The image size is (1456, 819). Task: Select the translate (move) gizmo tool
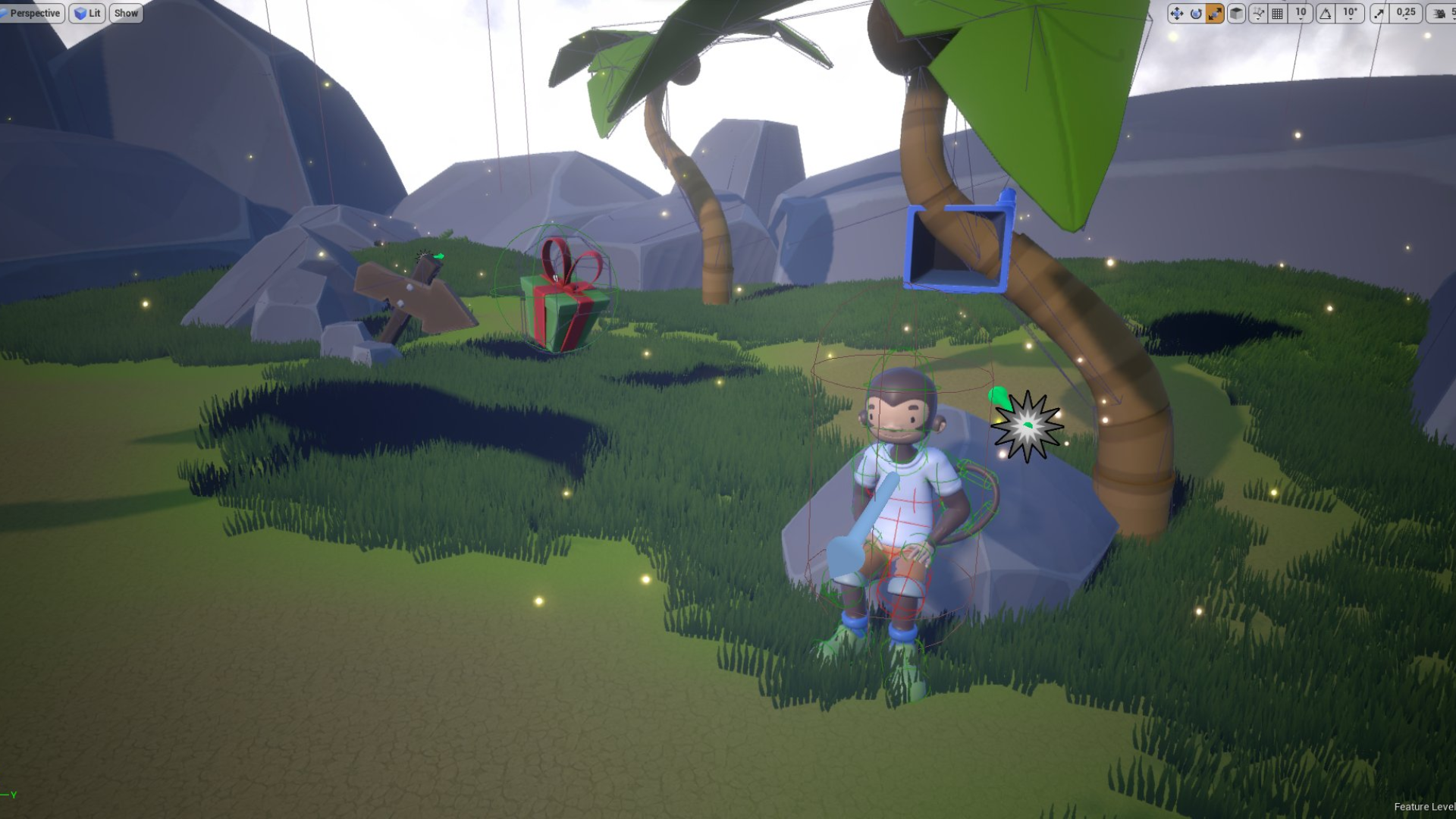tap(1176, 13)
